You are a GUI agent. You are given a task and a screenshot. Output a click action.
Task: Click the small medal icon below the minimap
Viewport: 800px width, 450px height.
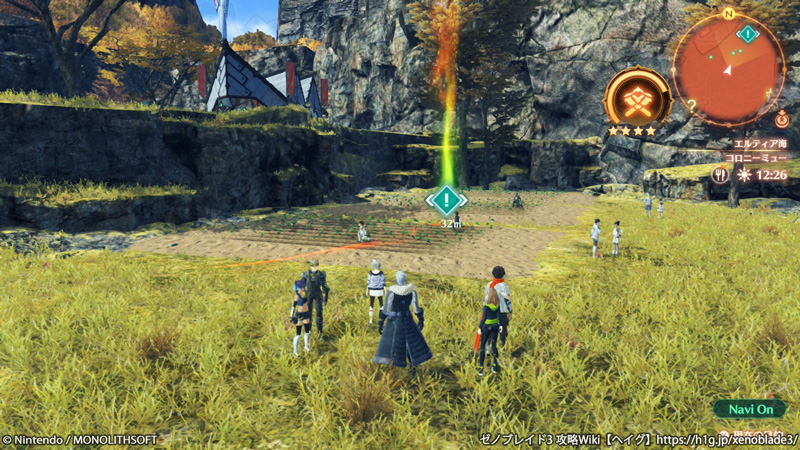781,119
